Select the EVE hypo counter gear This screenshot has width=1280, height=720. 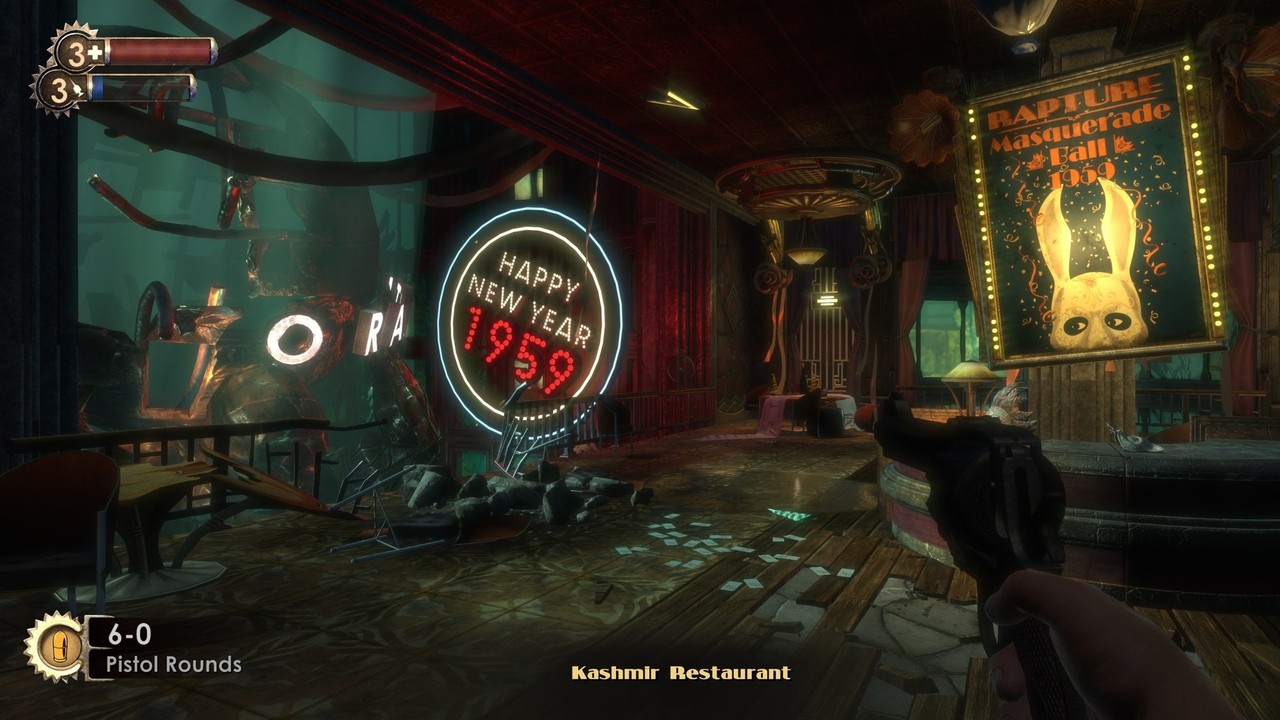[60, 90]
